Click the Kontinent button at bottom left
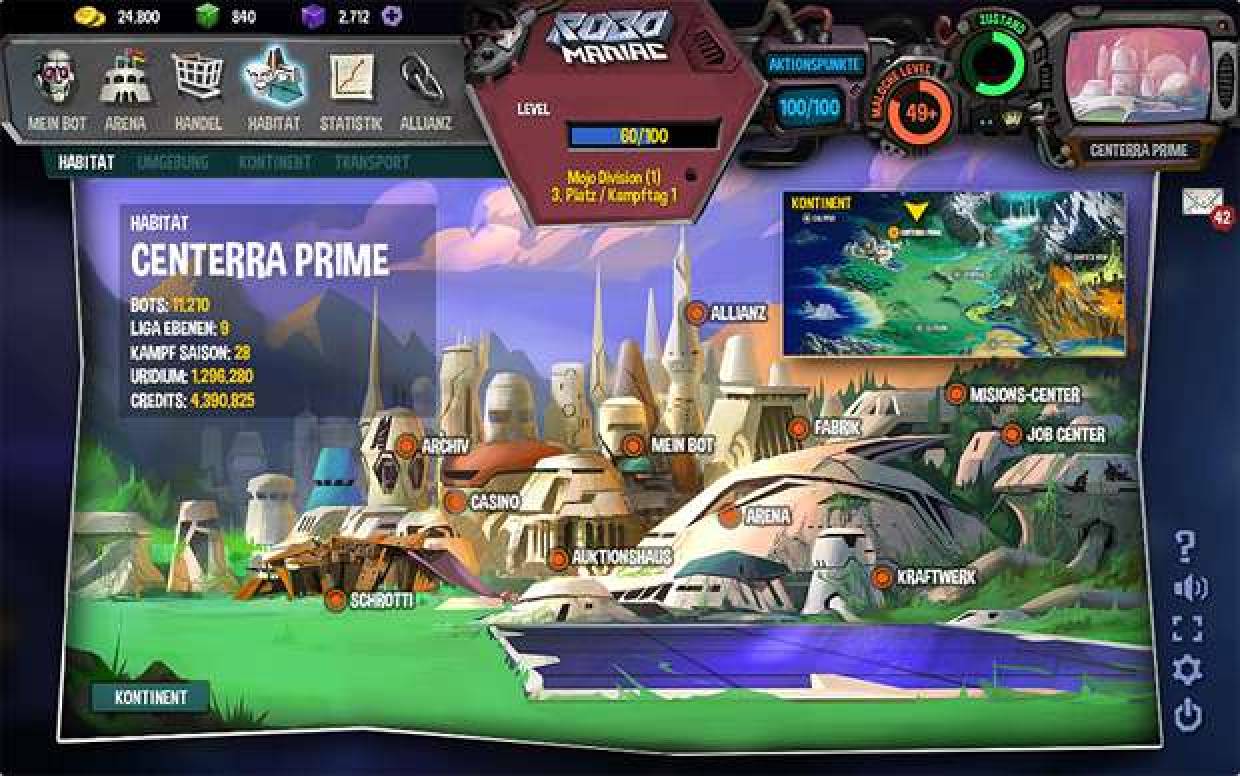 (x=149, y=697)
